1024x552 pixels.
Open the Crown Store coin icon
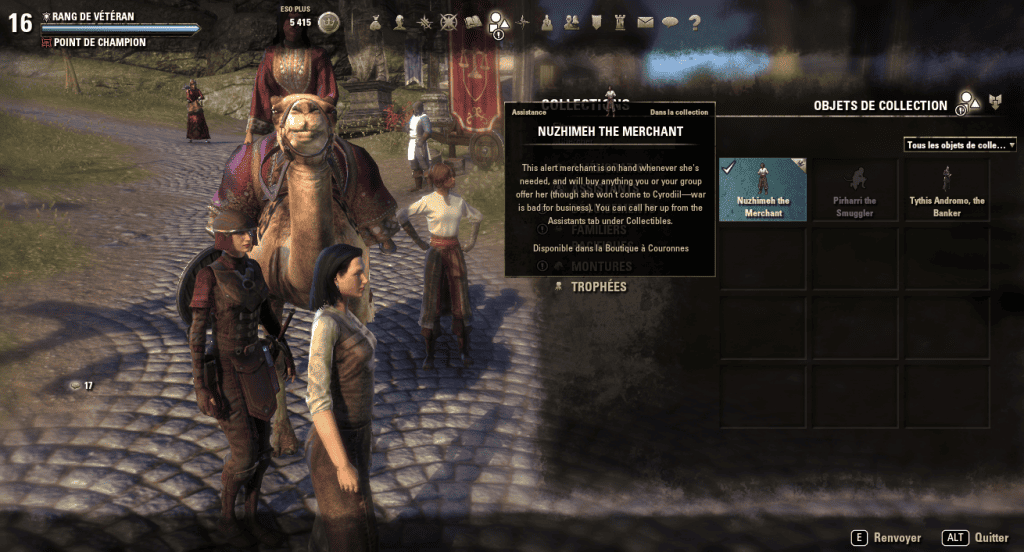pos(329,21)
